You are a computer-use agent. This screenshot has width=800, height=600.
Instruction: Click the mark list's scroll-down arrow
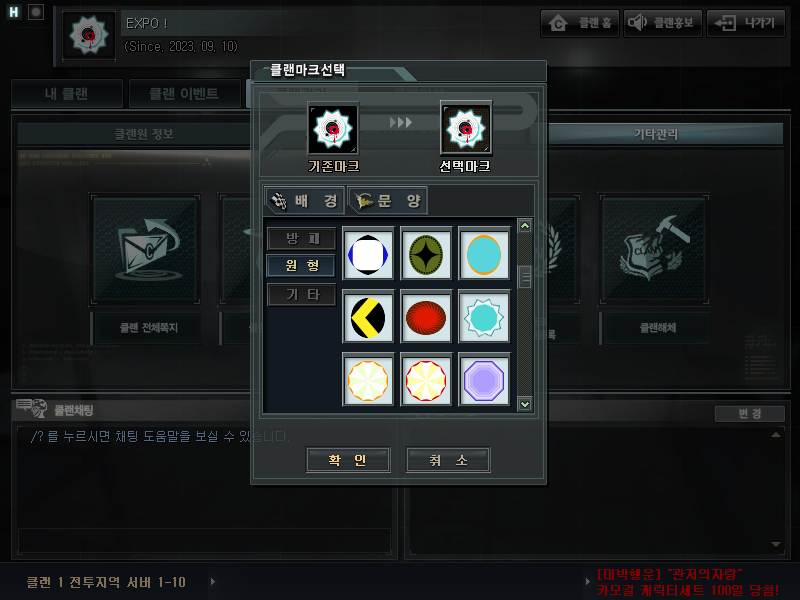[525, 403]
